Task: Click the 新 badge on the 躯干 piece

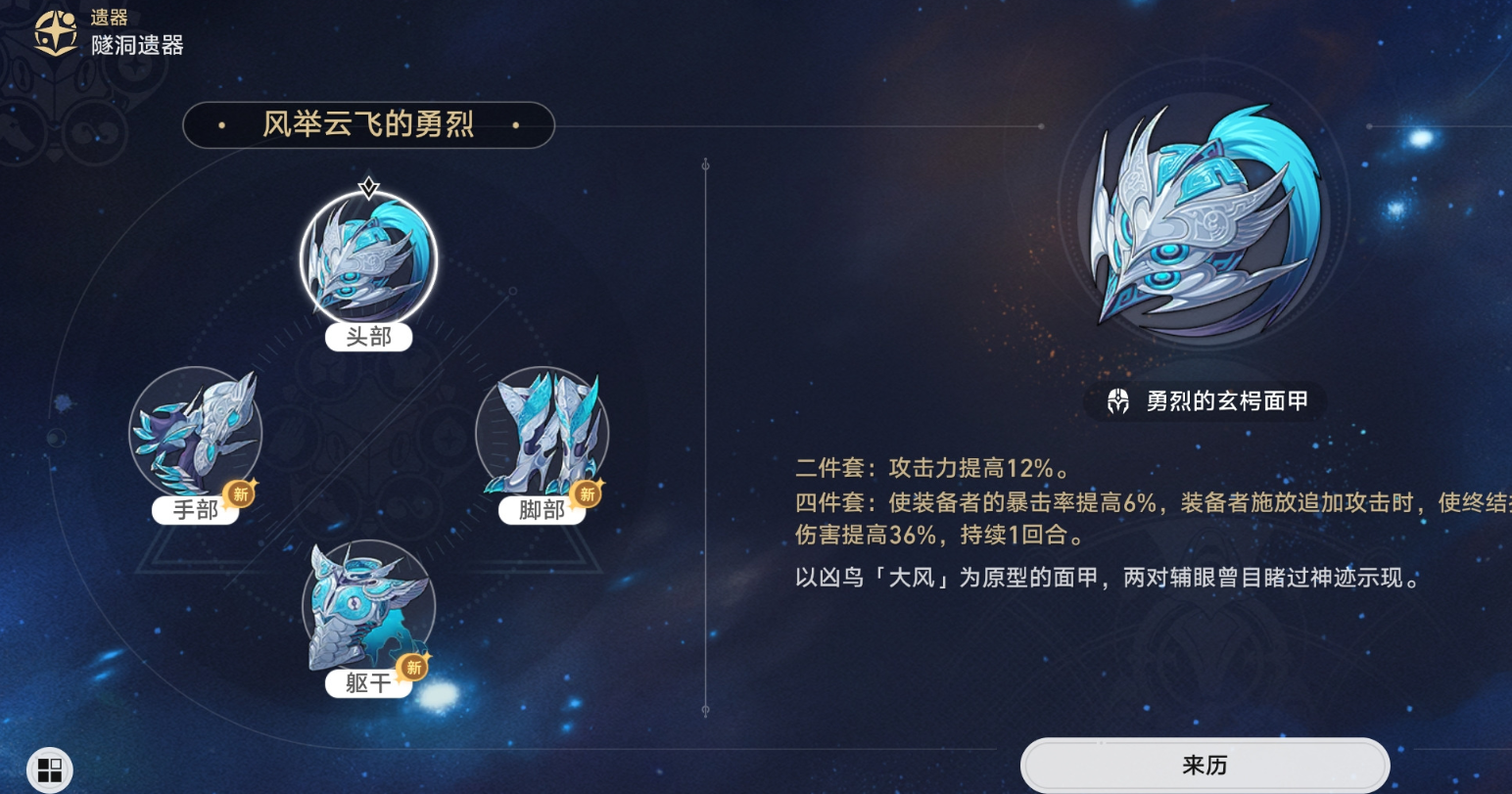Action: point(413,668)
